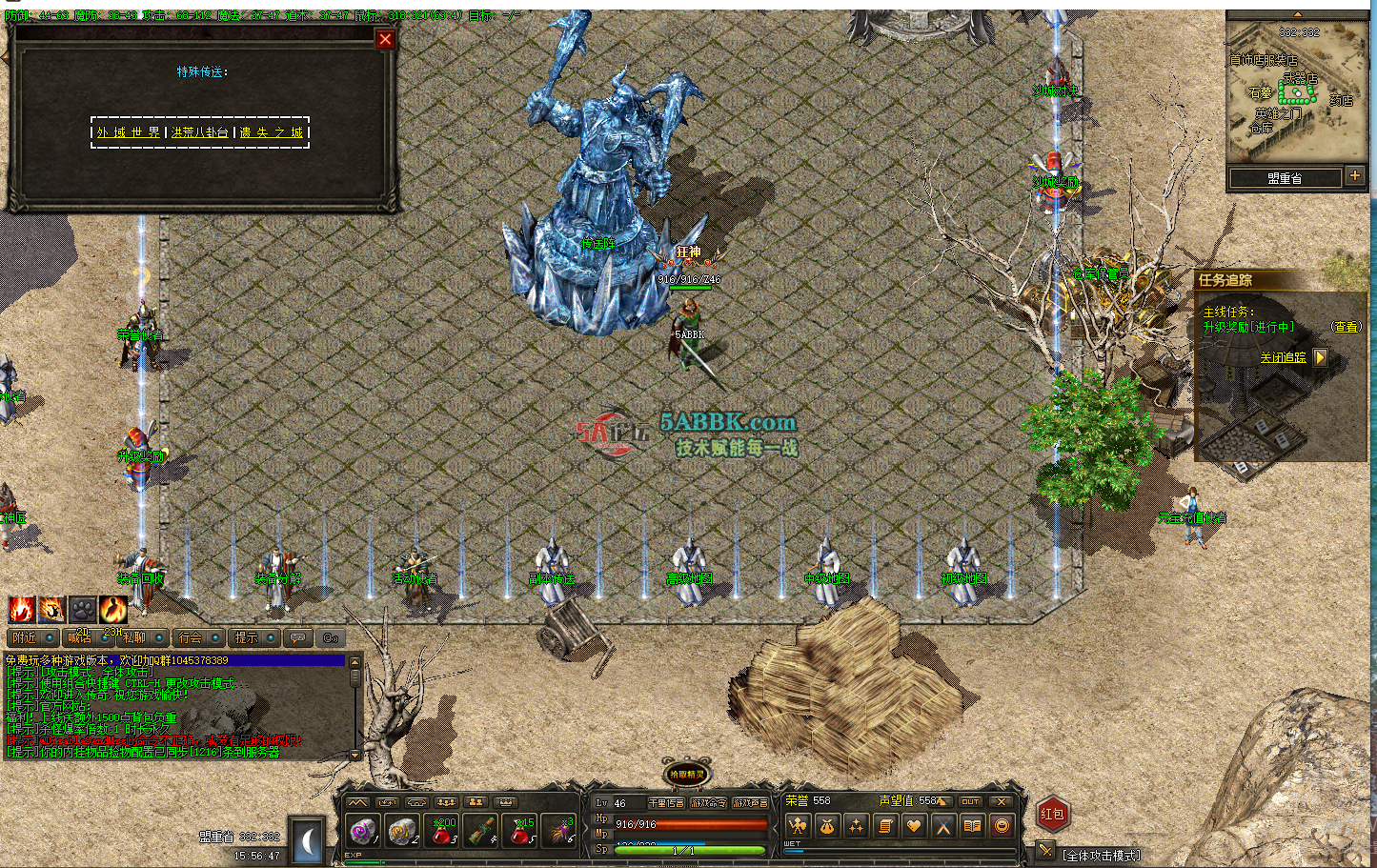Viewport: 1377px width, 868px height.
Task: Toggle the 行会 guild chat channel orb
Action: click(215, 636)
